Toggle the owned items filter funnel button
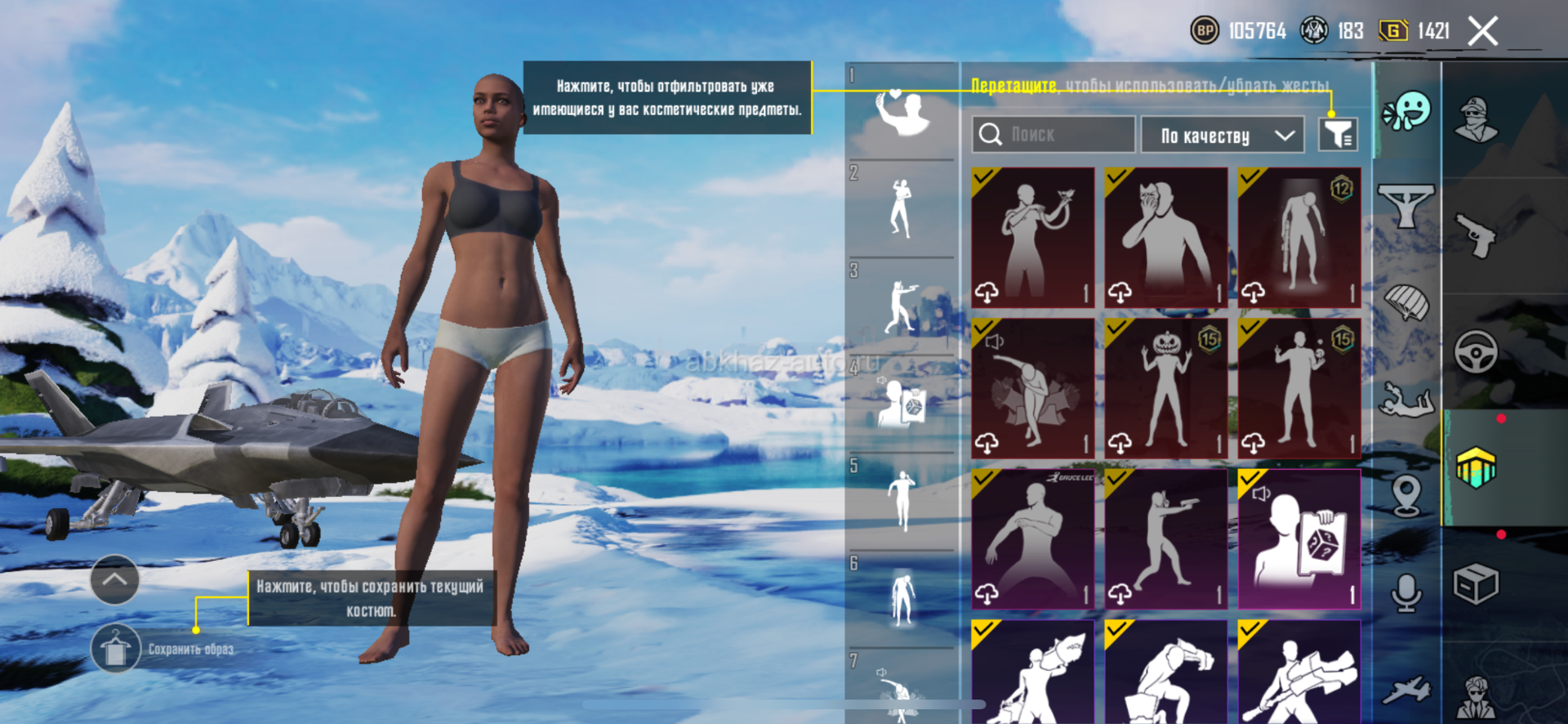1568x724 pixels. [x=1338, y=134]
